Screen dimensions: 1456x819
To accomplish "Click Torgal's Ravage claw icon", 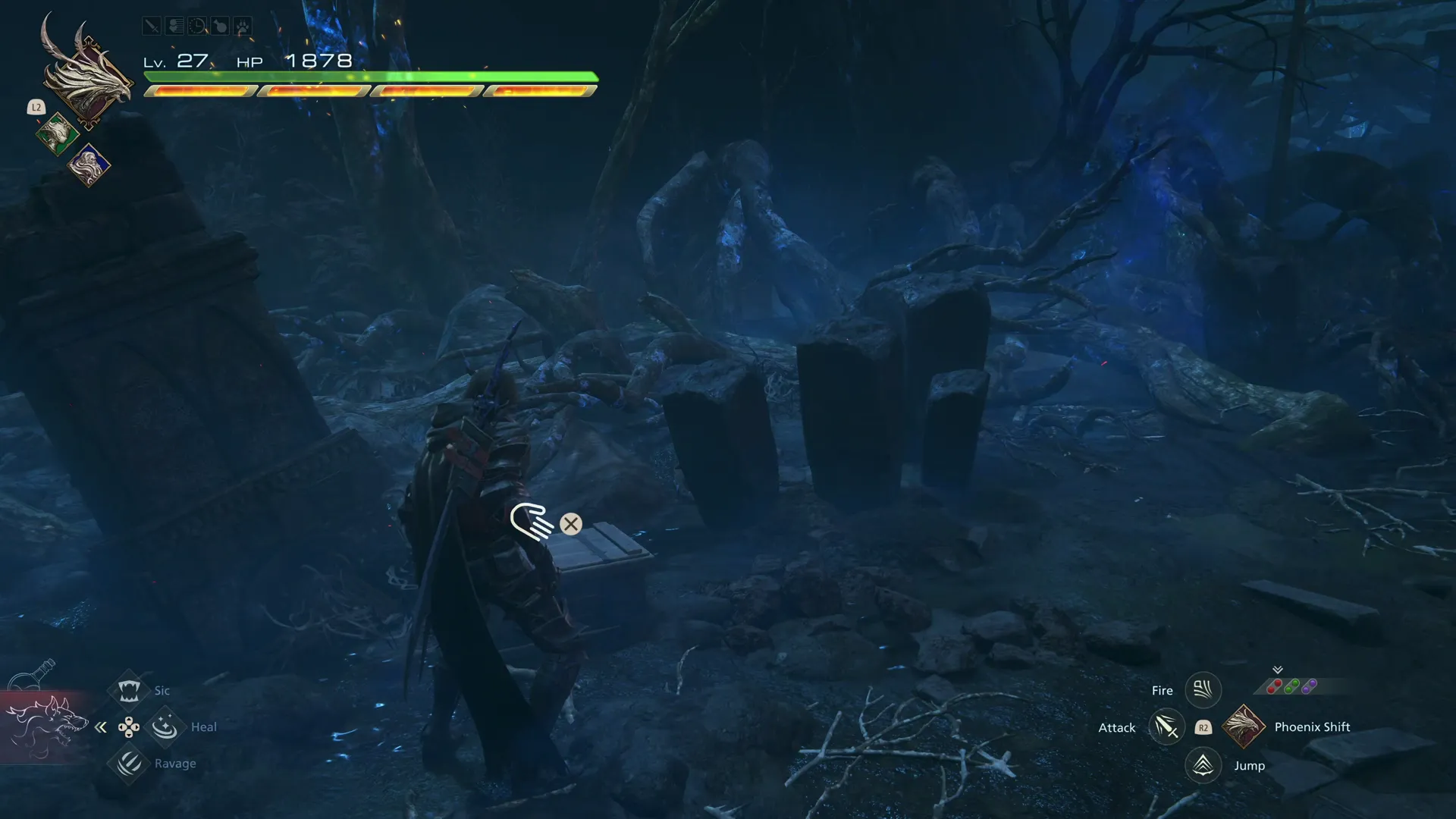I will [x=129, y=764].
